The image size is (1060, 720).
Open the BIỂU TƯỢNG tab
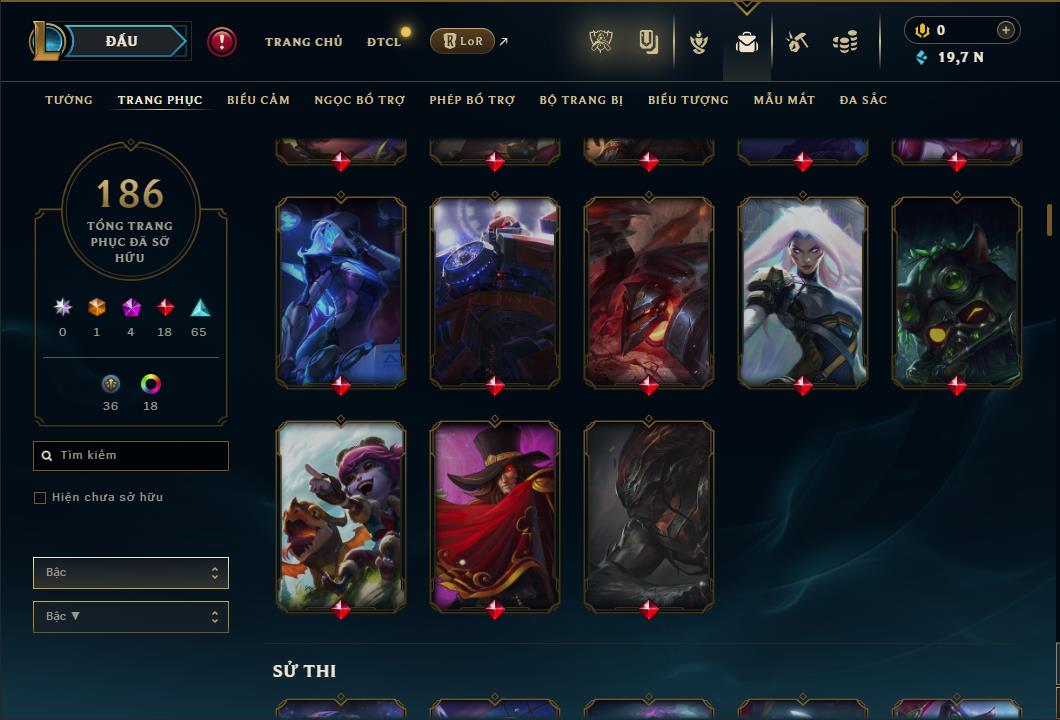pyautogui.click(x=688, y=100)
